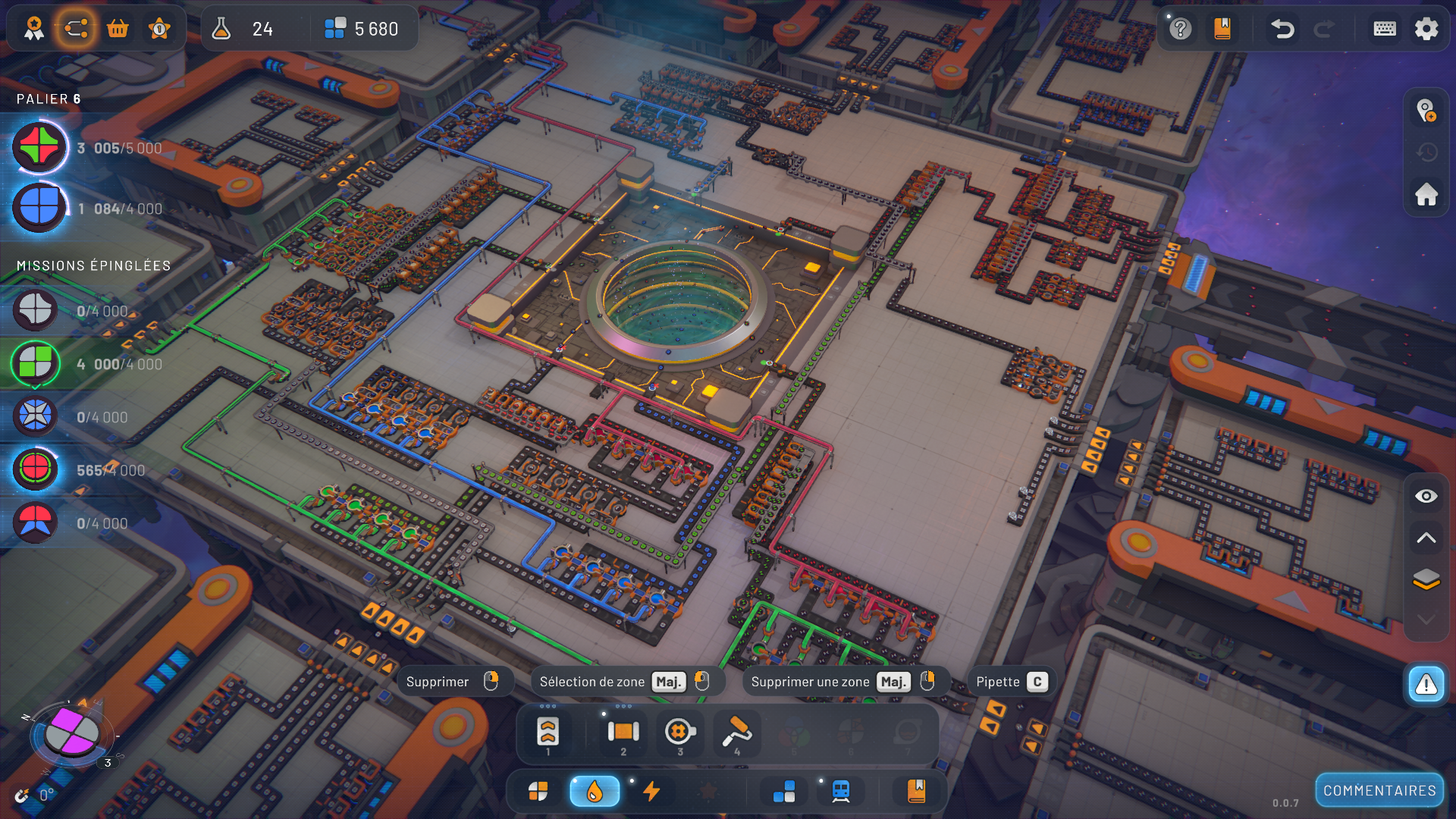Viewport: 1456px width, 819px height.
Task: Choose the paint roller tool in the toolbar
Action: coord(736,732)
